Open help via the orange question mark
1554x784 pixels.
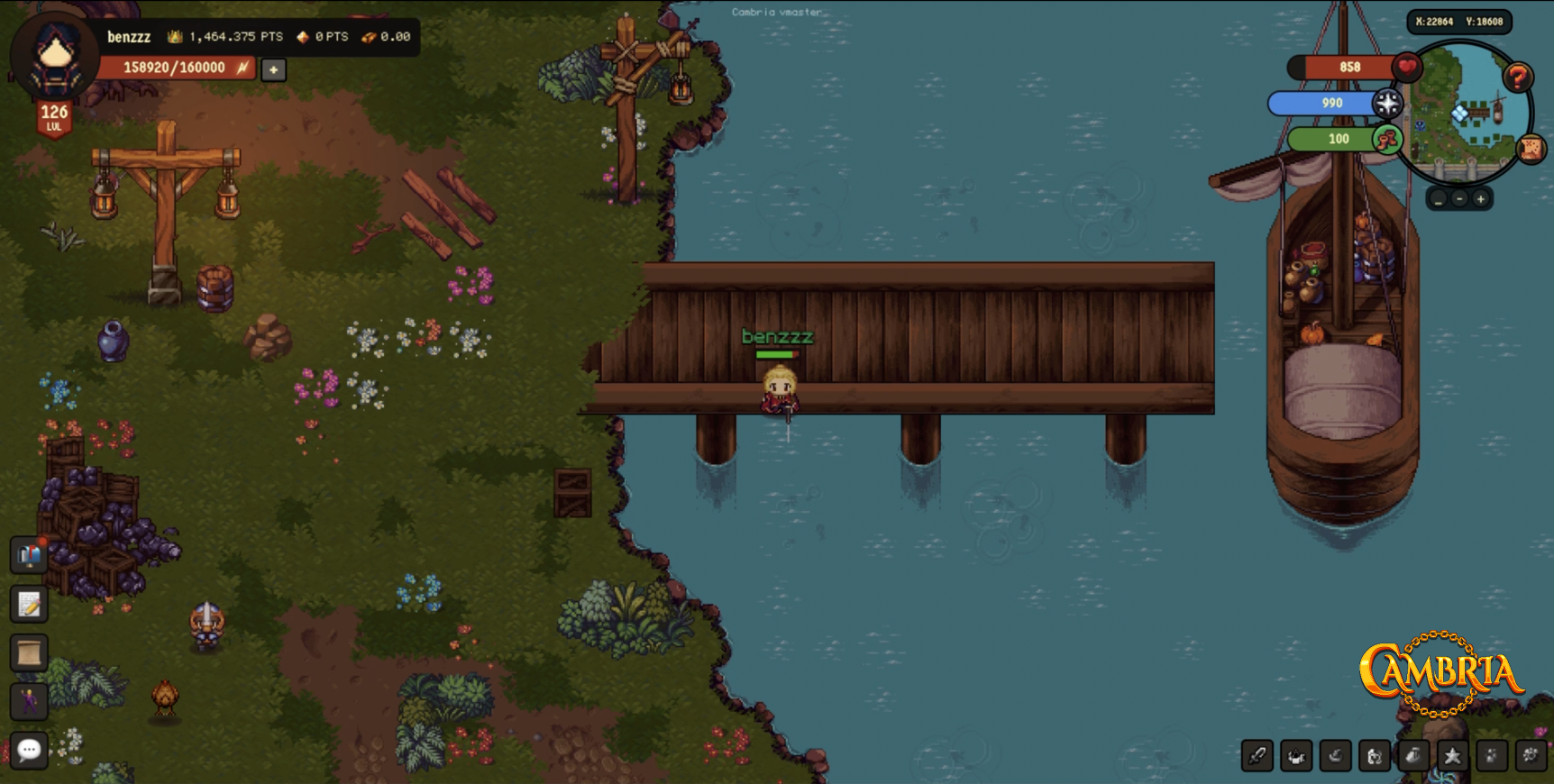click(x=1518, y=78)
